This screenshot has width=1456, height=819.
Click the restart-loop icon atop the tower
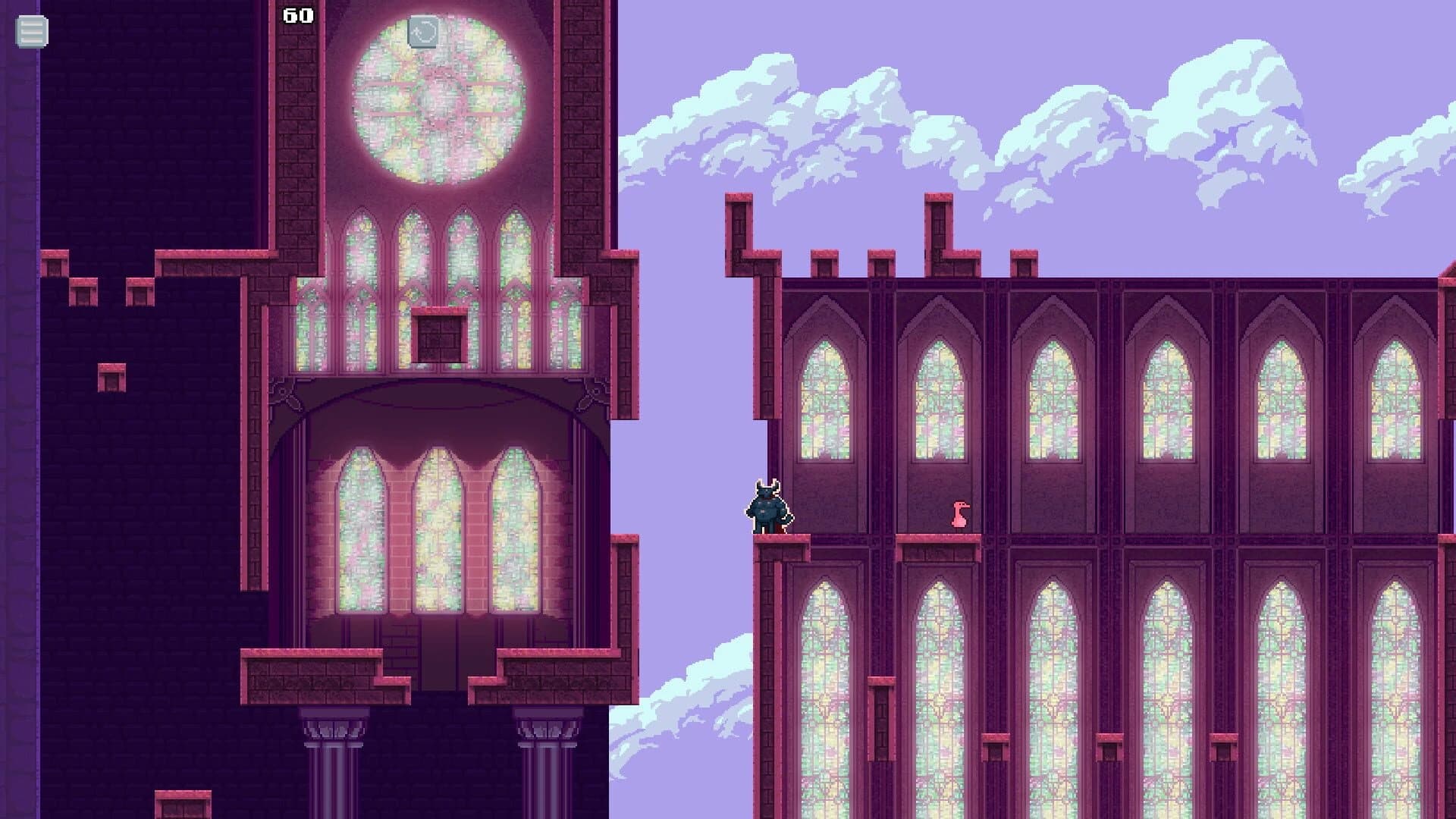point(424,33)
